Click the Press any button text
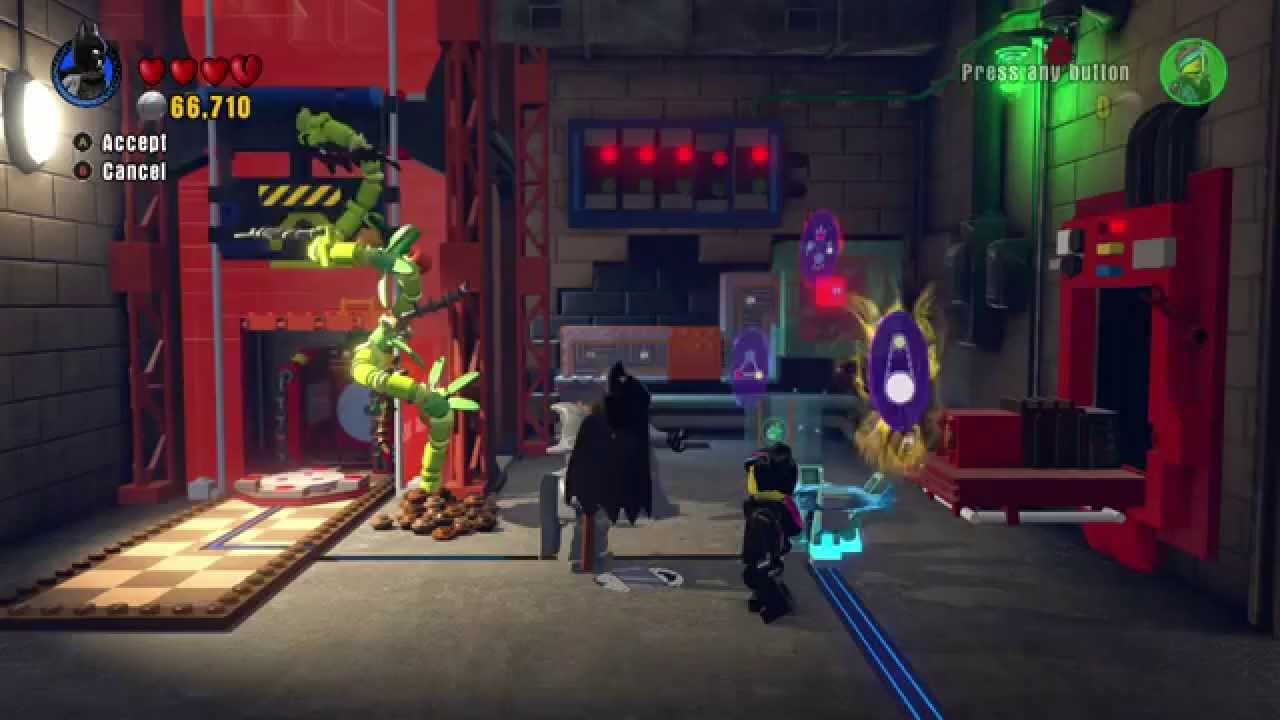Image resolution: width=1280 pixels, height=720 pixels. [x=1044, y=71]
